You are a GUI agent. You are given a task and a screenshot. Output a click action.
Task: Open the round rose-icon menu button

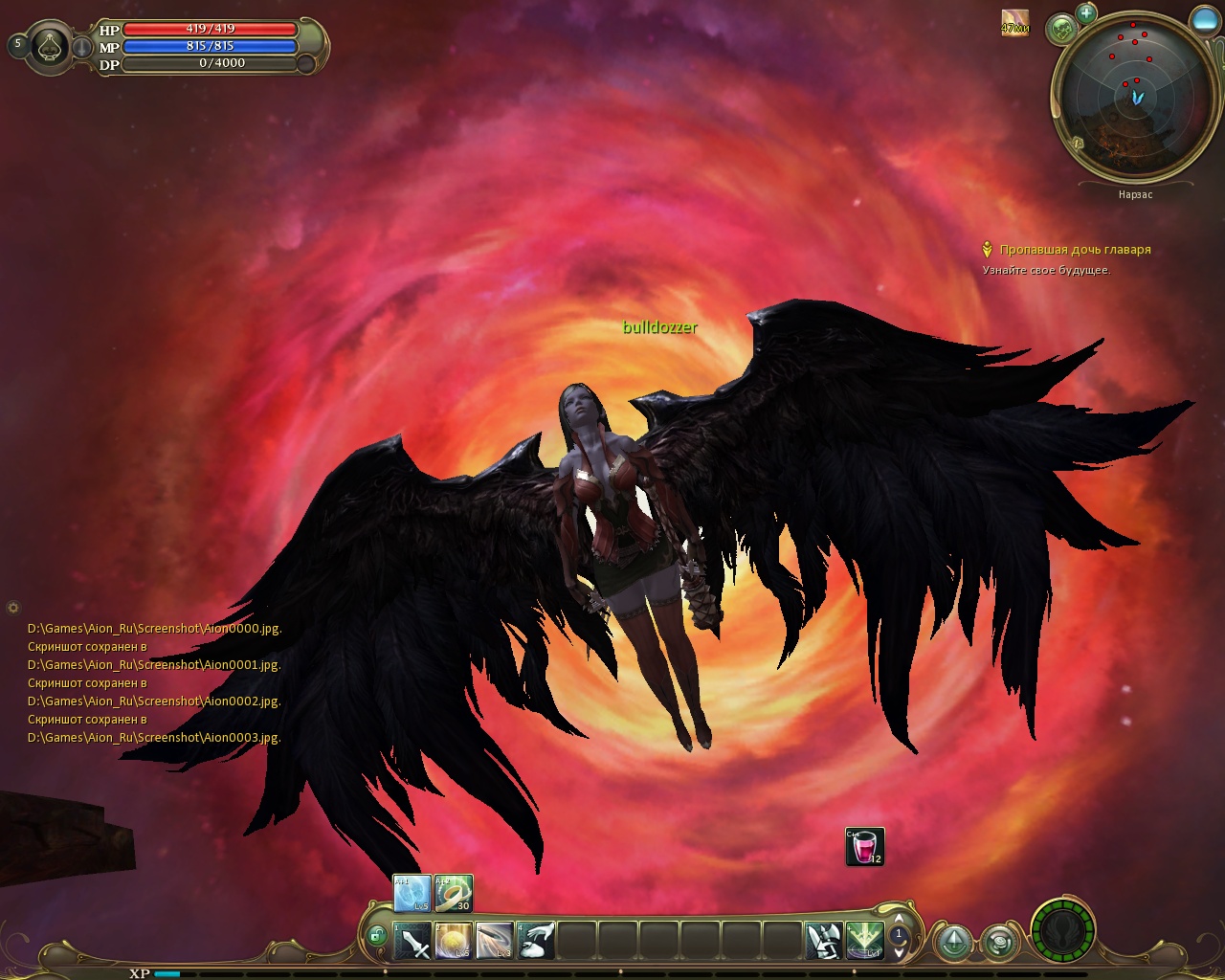coord(1000,943)
